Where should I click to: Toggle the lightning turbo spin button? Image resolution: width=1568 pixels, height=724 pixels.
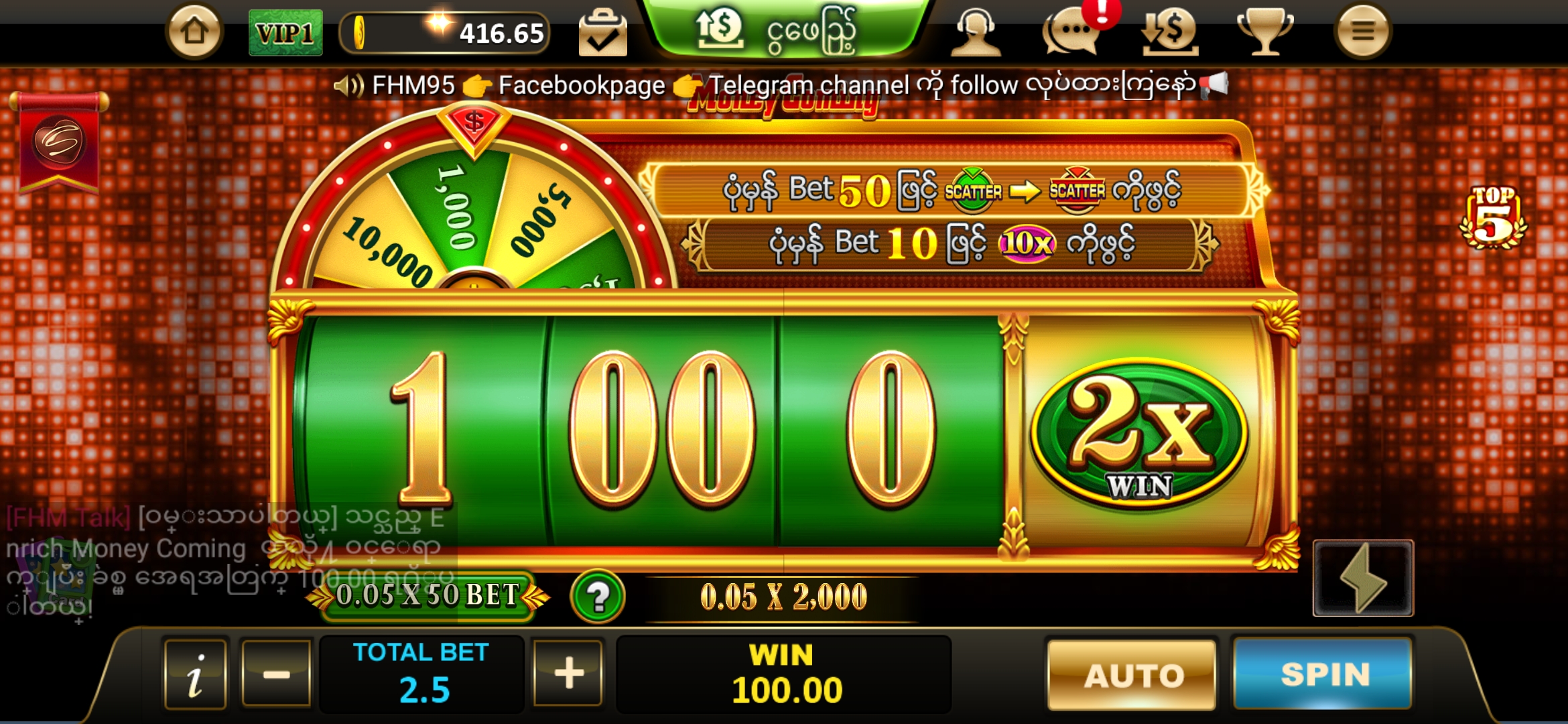coord(1362,578)
